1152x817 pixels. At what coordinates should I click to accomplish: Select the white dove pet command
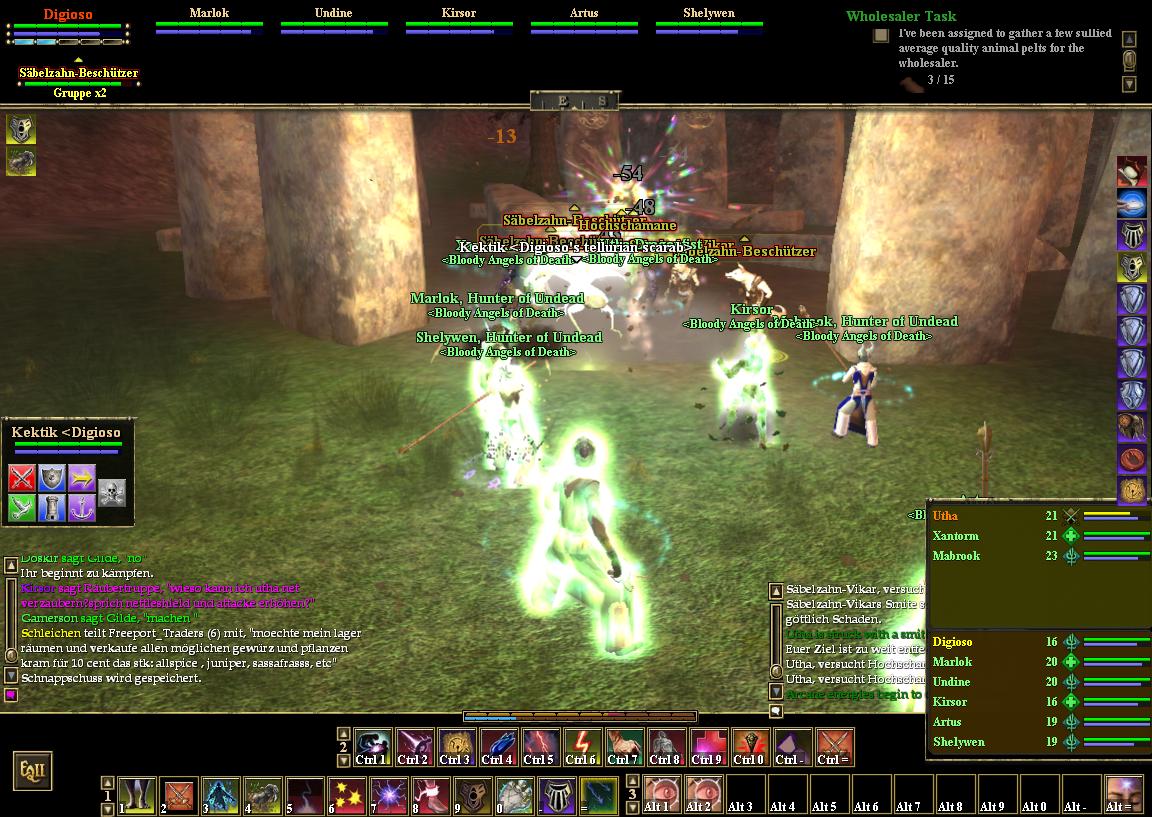click(22, 508)
